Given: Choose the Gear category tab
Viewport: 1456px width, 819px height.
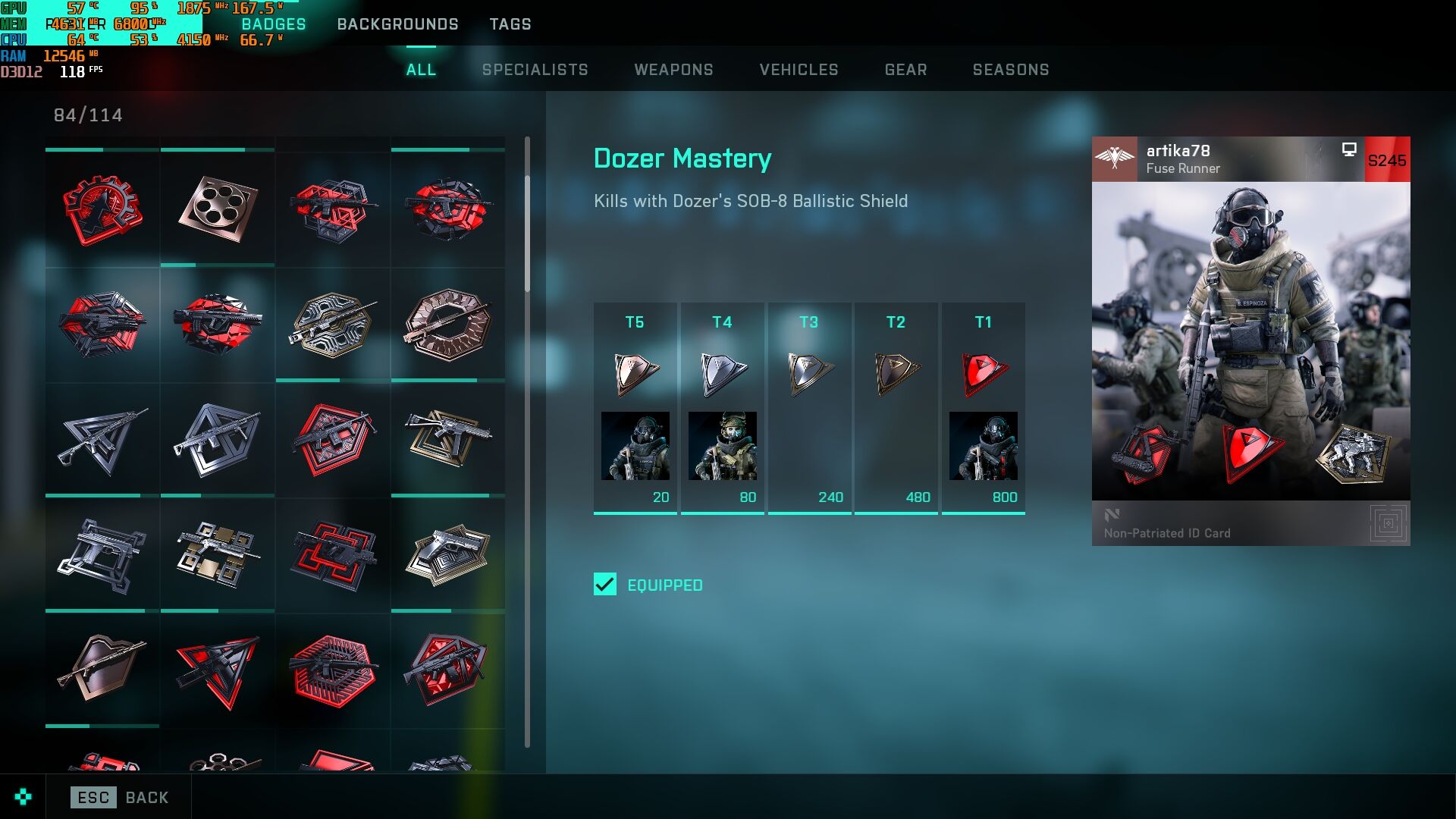Looking at the screenshot, I should click(906, 70).
